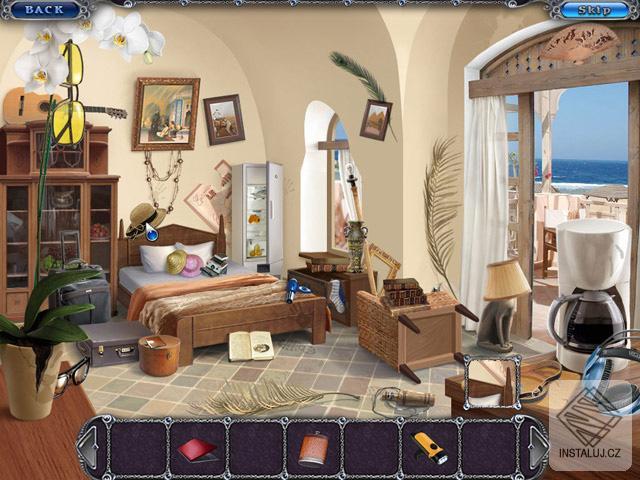Select the red book inventory slot
640x480 pixels.
pos(197,449)
